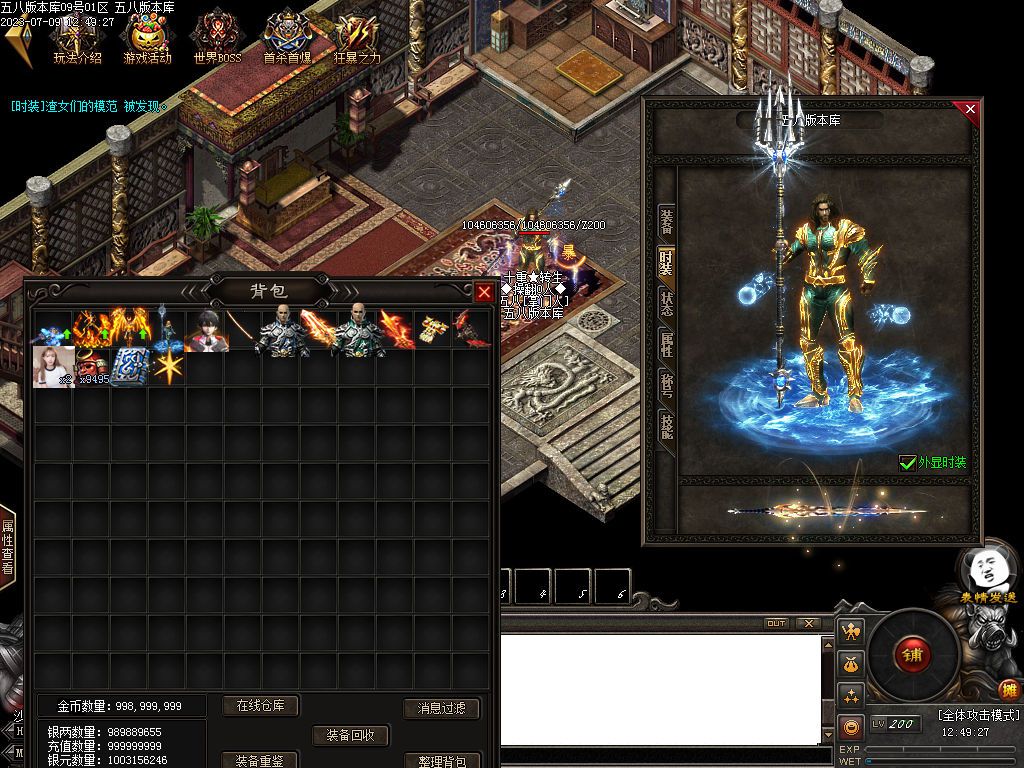Switch to the 装备 equipment tab
1024x768 pixels.
click(x=665, y=222)
